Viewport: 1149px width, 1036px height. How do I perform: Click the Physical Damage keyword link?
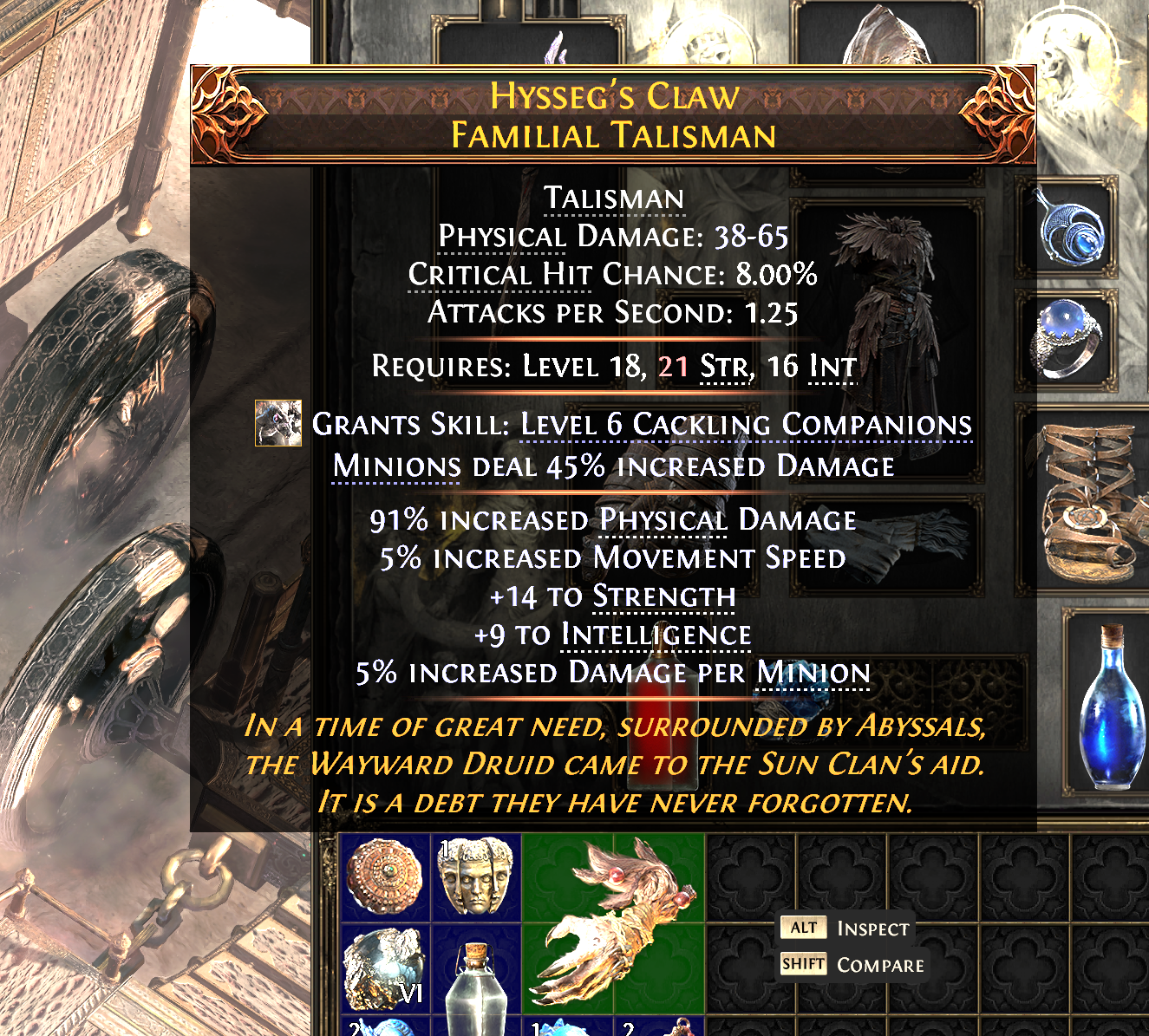click(661, 520)
